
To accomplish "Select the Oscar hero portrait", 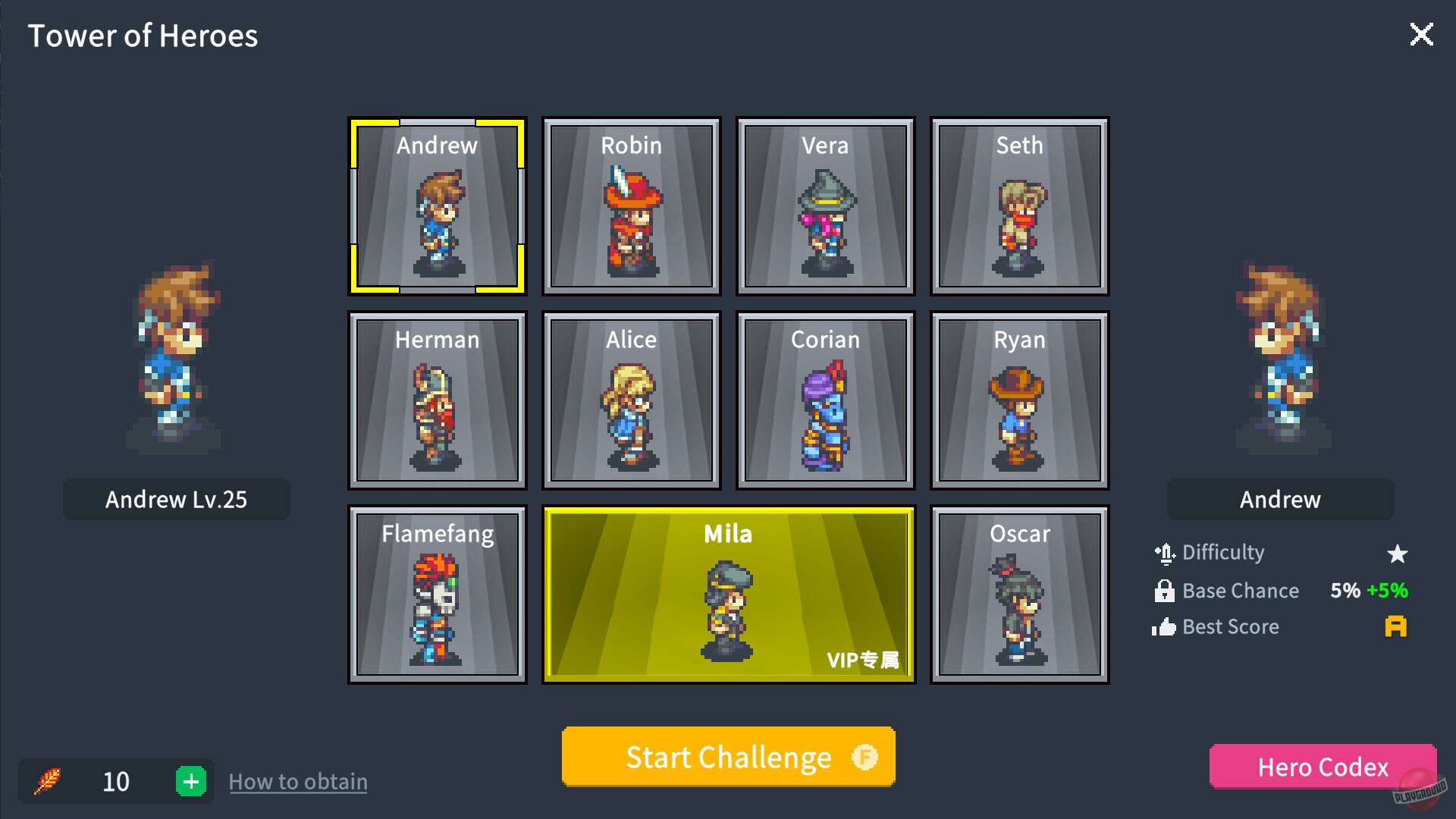I will point(1018,594).
